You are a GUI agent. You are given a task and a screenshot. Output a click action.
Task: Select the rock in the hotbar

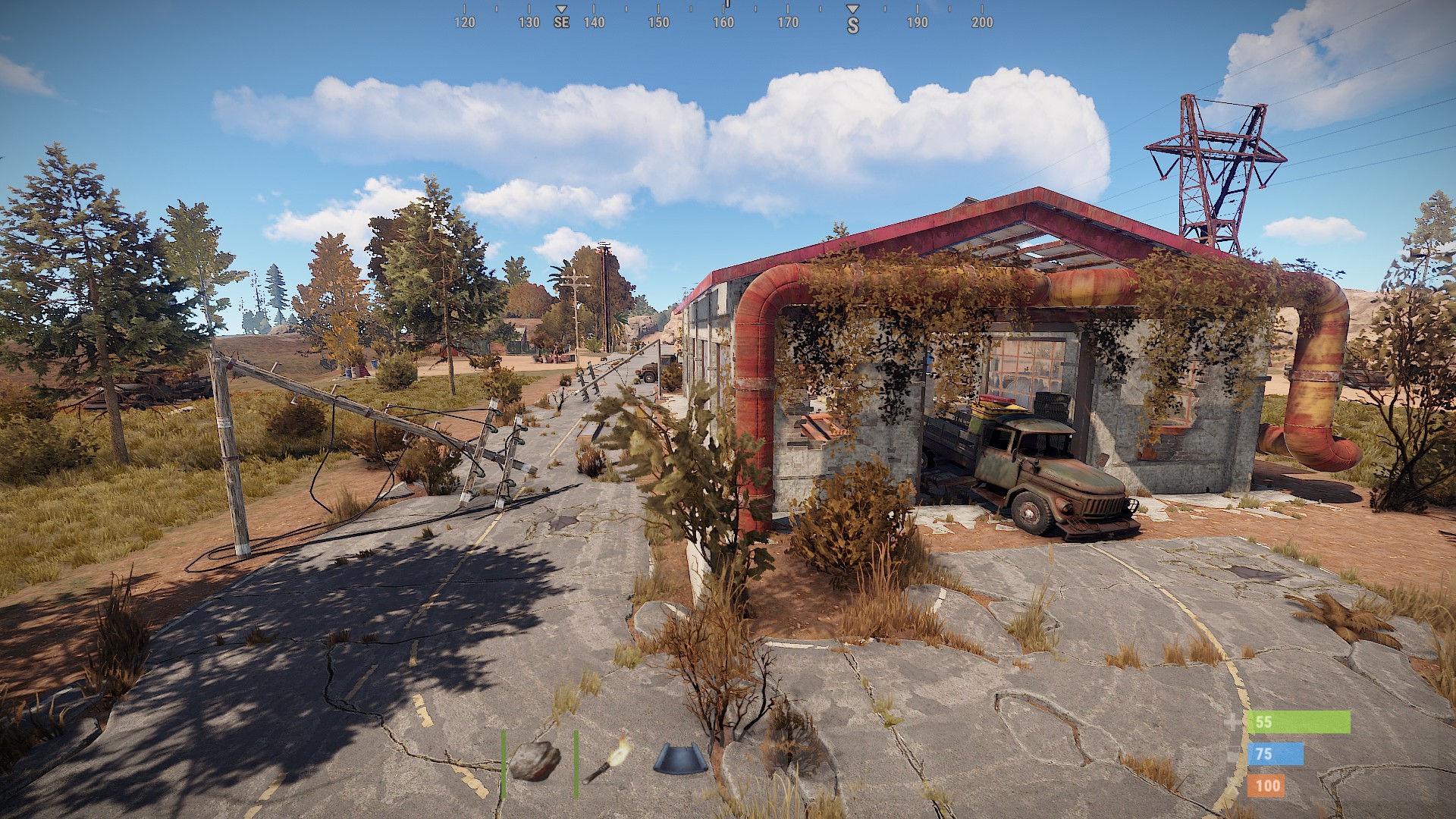pyautogui.click(x=535, y=761)
